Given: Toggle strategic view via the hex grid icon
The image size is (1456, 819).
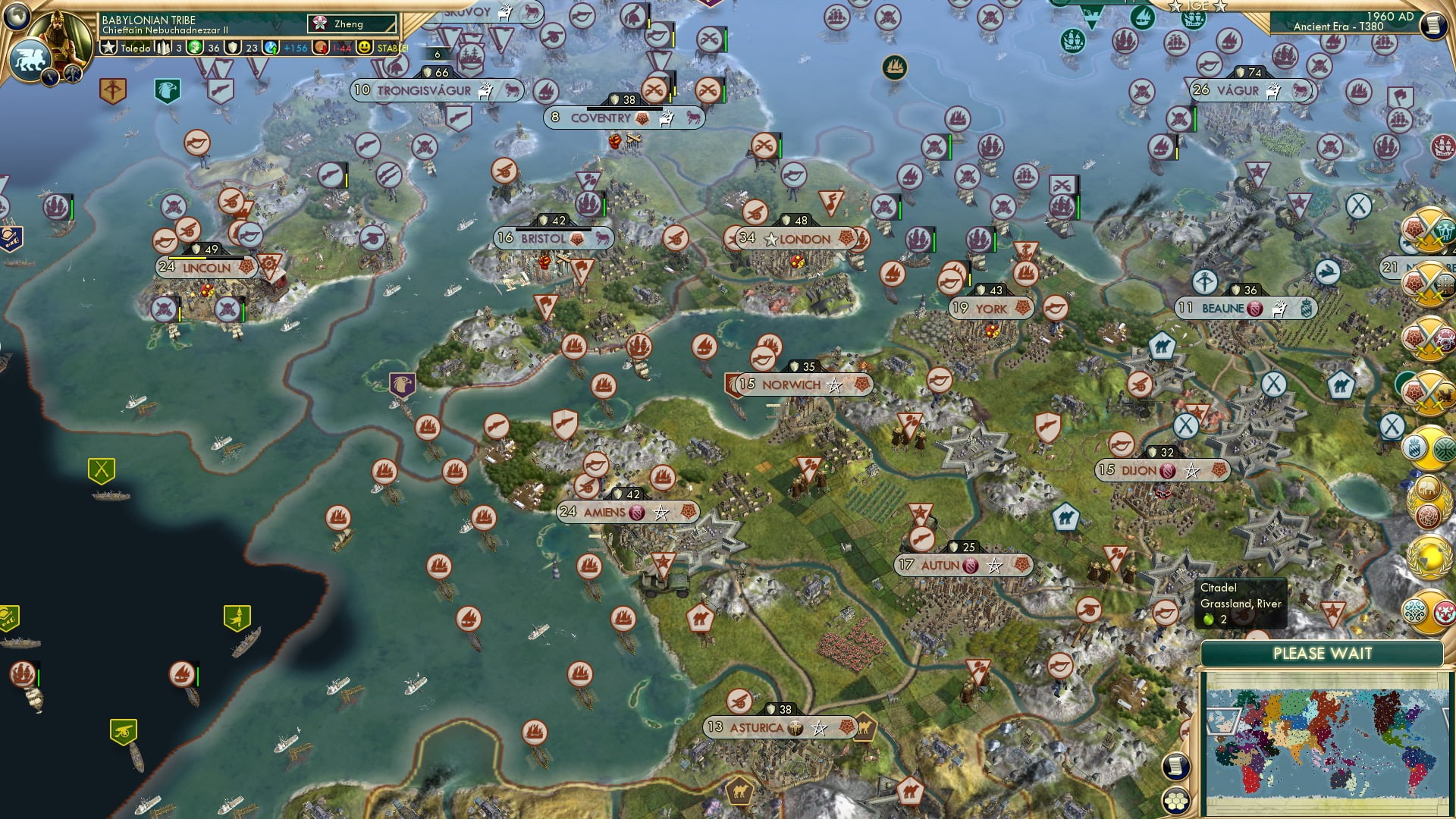Looking at the screenshot, I should (x=1176, y=800).
